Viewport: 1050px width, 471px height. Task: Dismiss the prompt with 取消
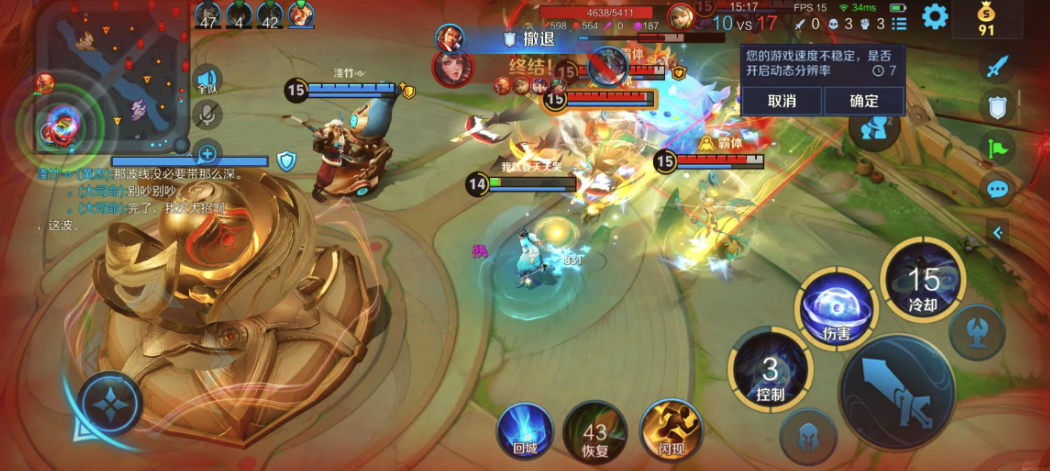coord(782,101)
